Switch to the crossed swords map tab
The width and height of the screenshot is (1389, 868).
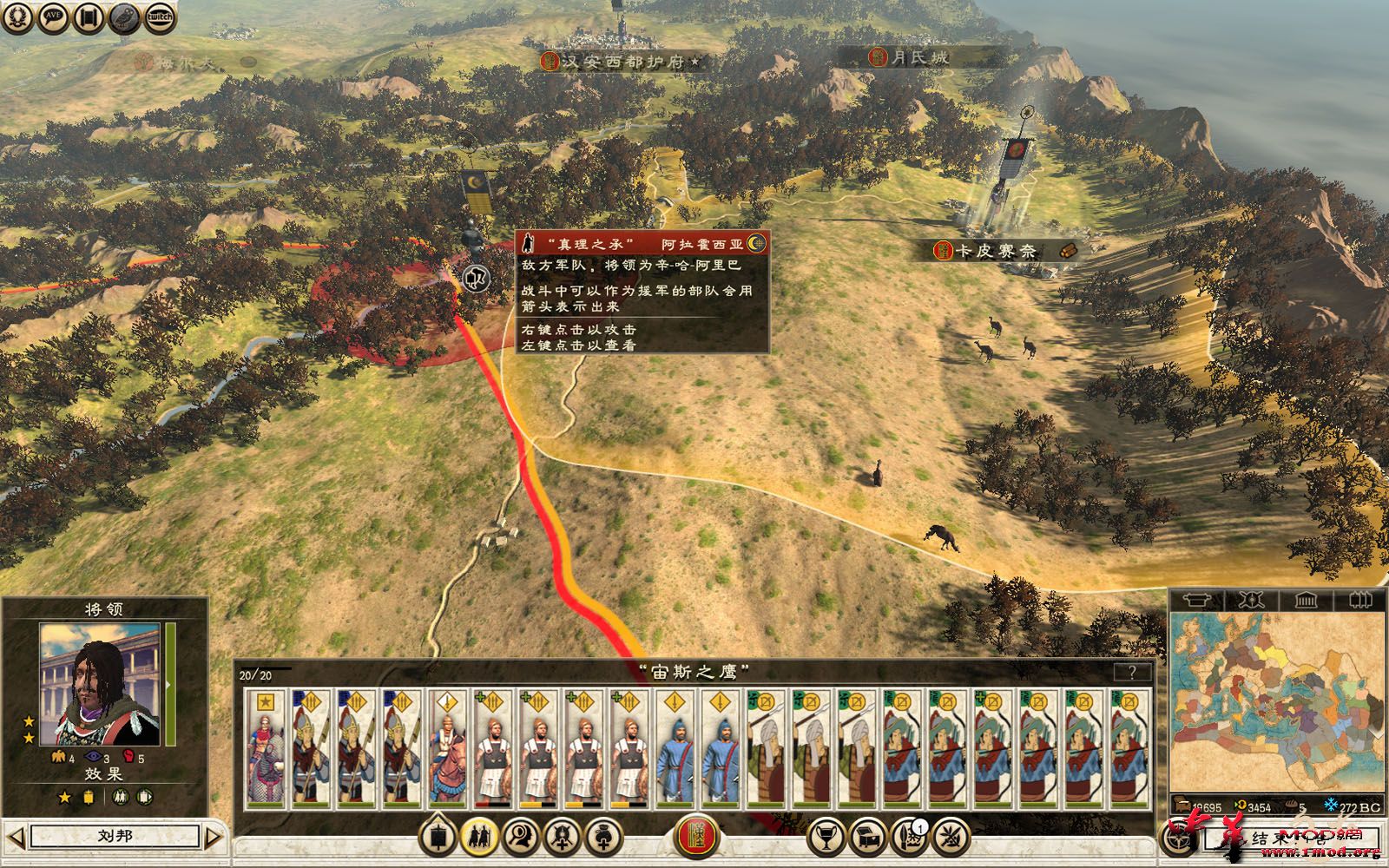tap(1250, 600)
